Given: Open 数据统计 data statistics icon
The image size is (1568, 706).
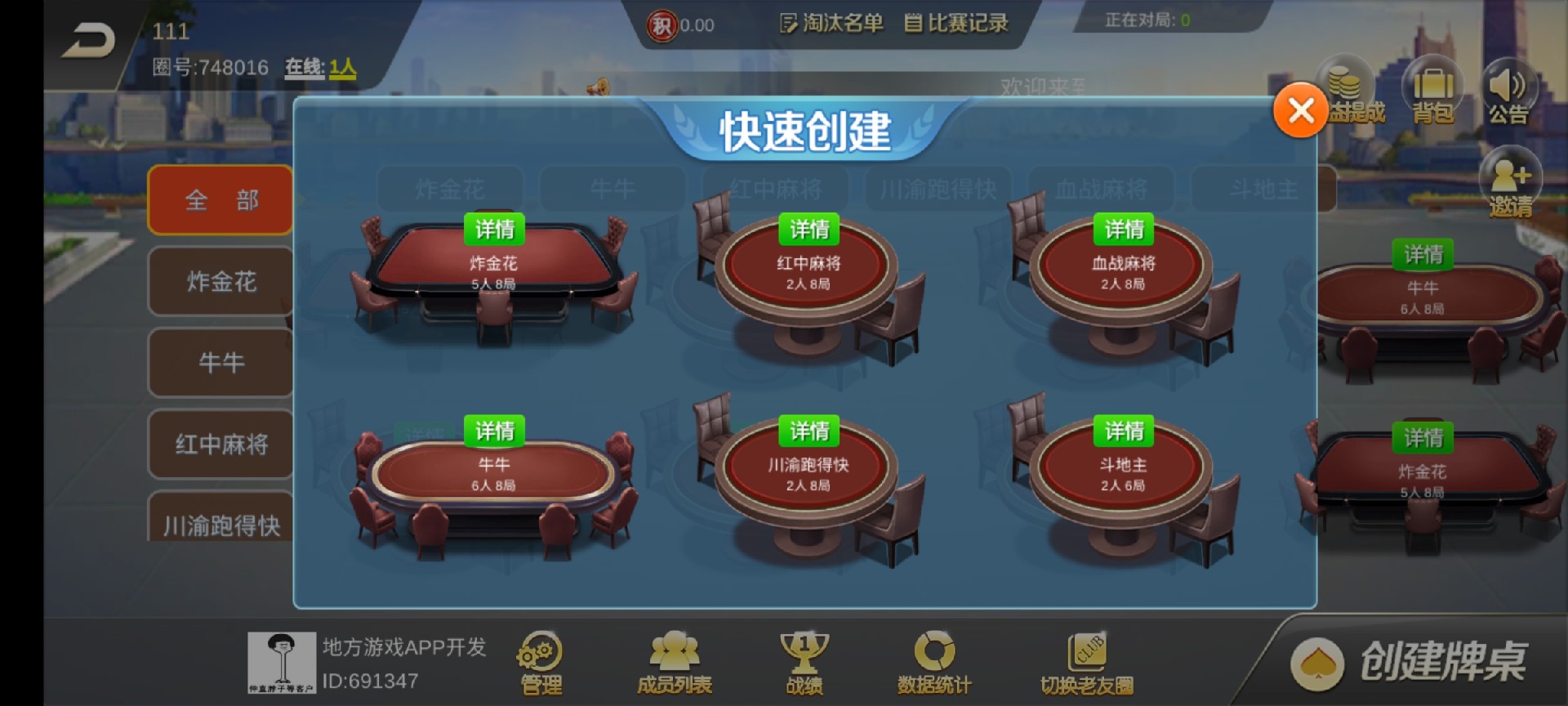Looking at the screenshot, I should tap(933, 658).
